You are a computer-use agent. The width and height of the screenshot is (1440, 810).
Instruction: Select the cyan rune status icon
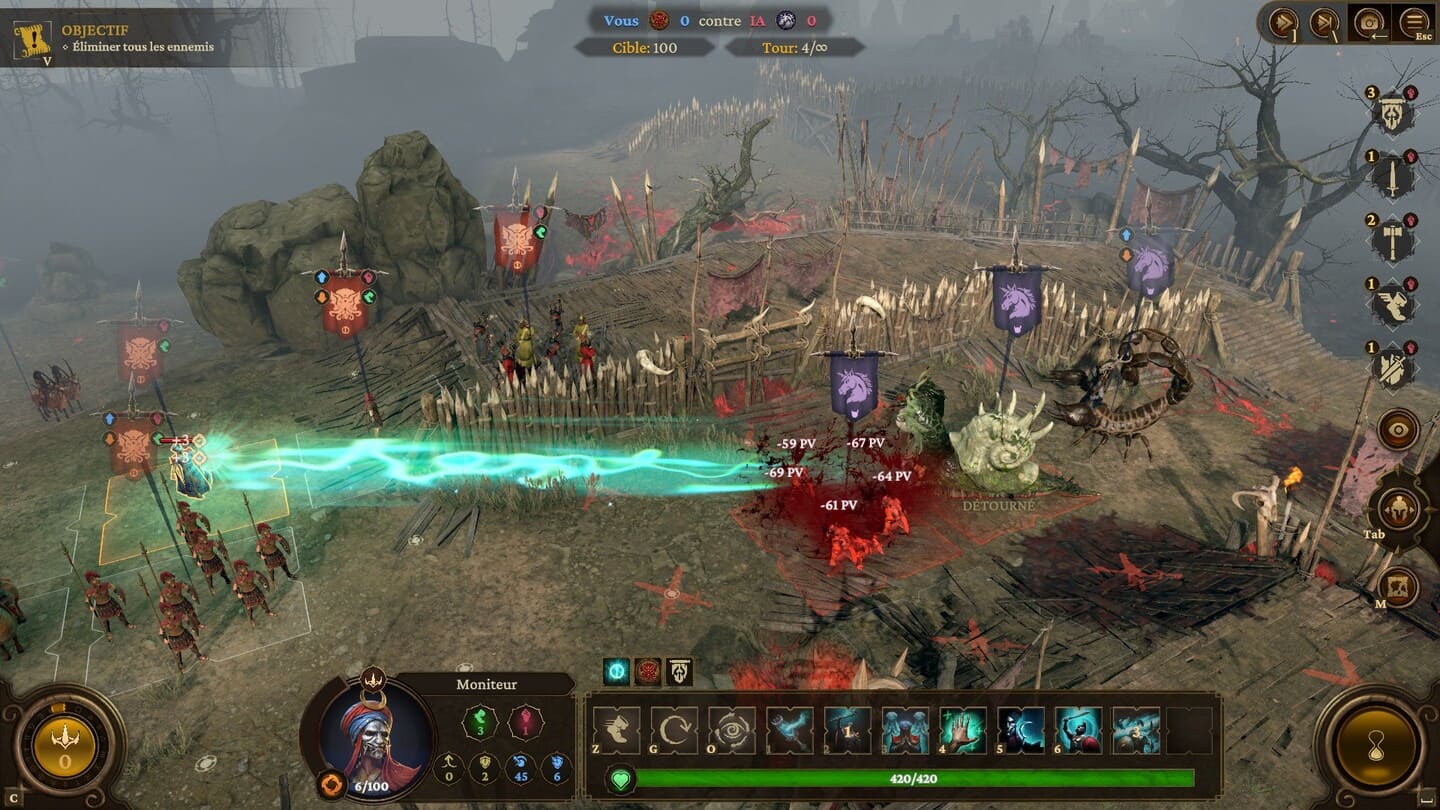(617, 672)
